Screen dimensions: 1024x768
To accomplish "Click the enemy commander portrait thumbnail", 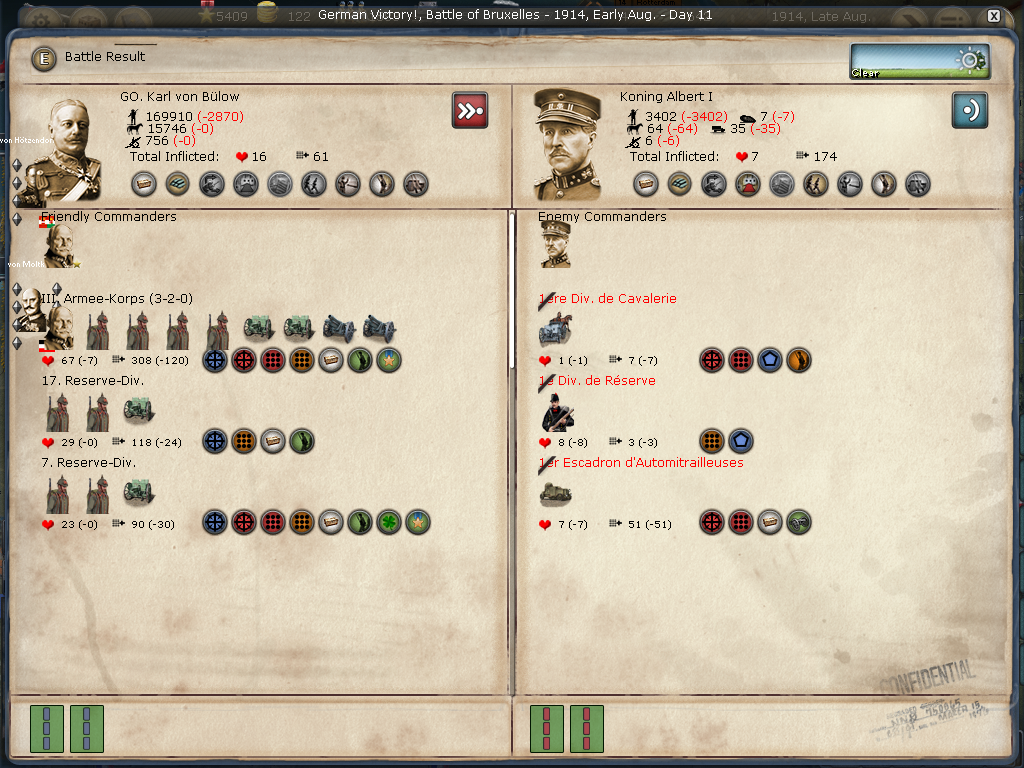I will 556,245.
